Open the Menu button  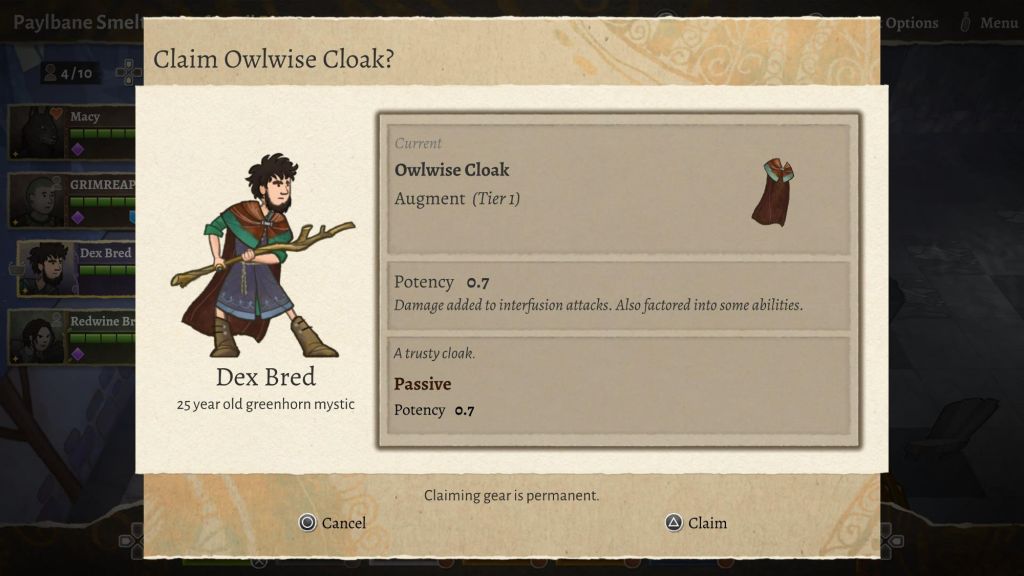tap(989, 23)
